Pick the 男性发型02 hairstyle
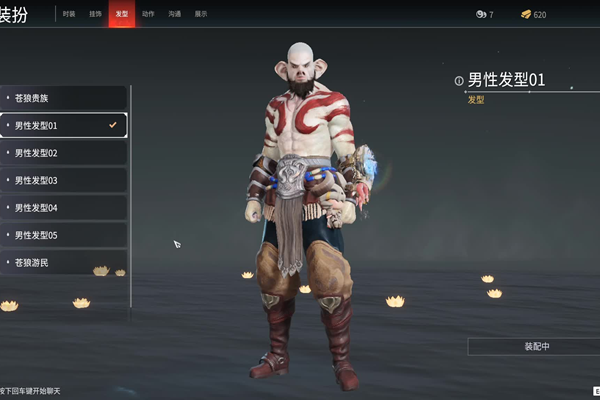 pyautogui.click(x=64, y=153)
